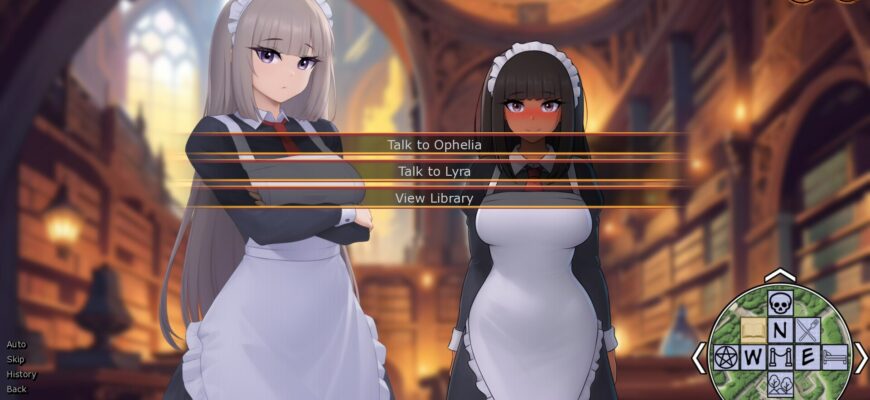Click the minimap's right arrow

860,356
